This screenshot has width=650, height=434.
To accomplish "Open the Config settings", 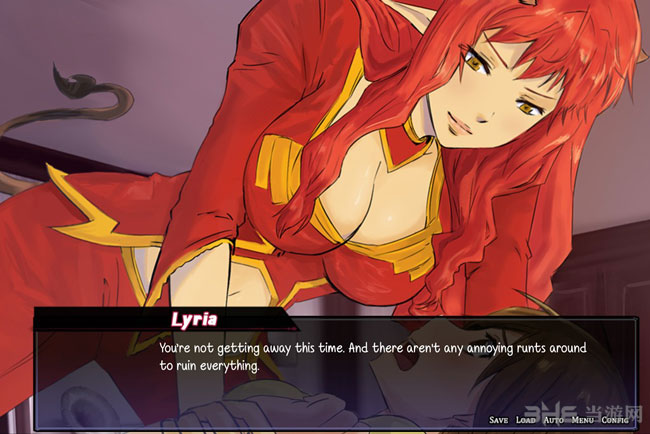I will pyautogui.click(x=616, y=420).
